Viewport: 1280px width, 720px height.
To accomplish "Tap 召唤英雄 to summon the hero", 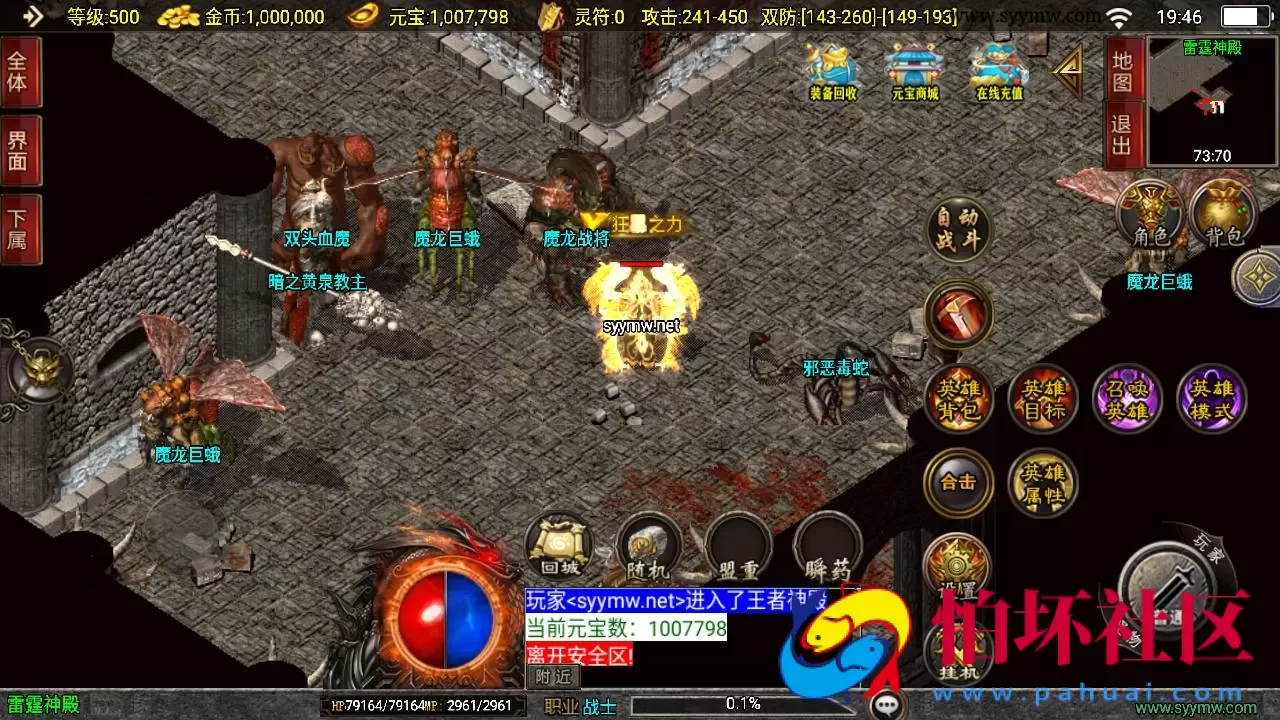I will coord(1127,398).
